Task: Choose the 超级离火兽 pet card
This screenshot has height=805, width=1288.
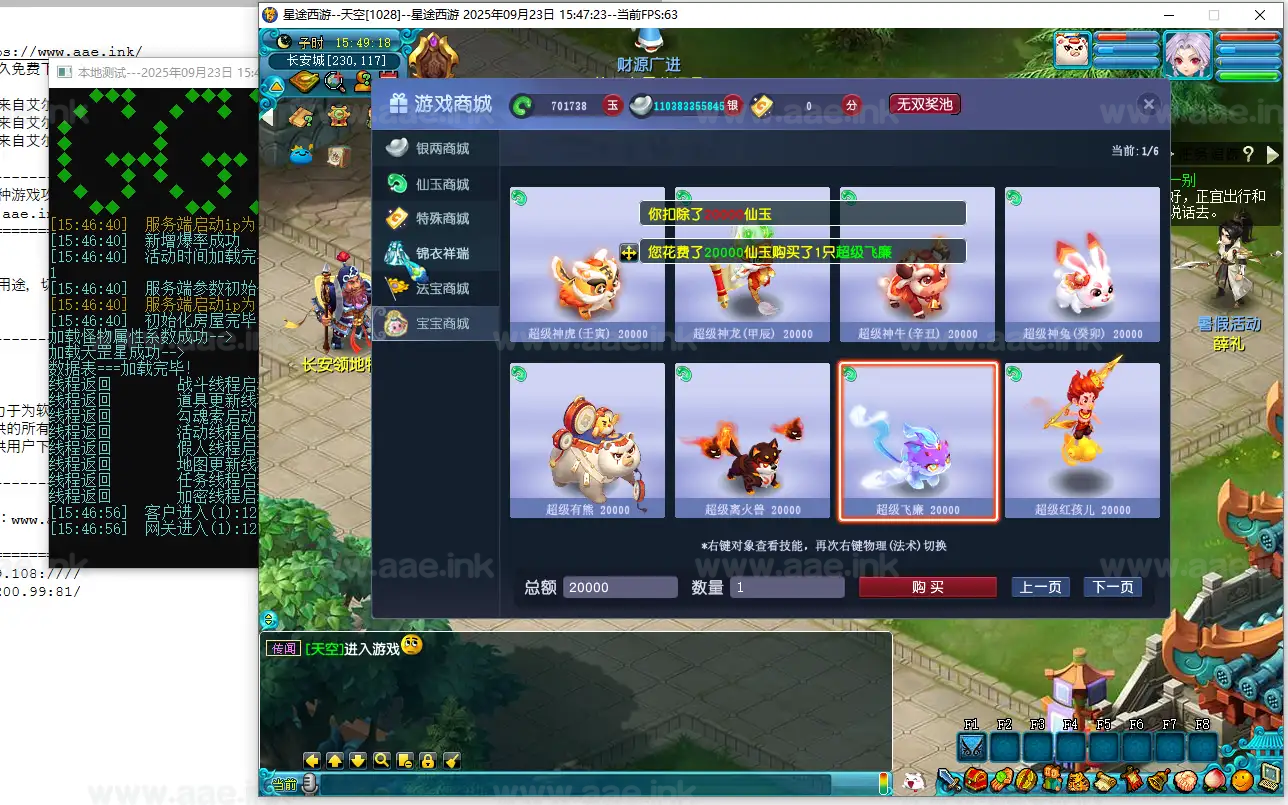Action: tap(752, 441)
